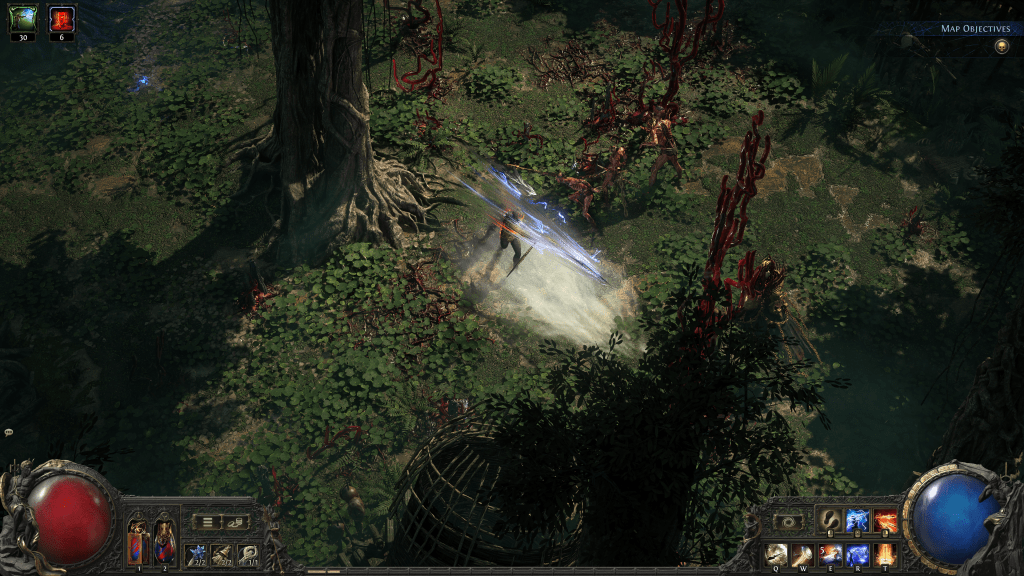Click the swirl portal button
This screenshot has height=576, width=1024.
tap(787, 521)
